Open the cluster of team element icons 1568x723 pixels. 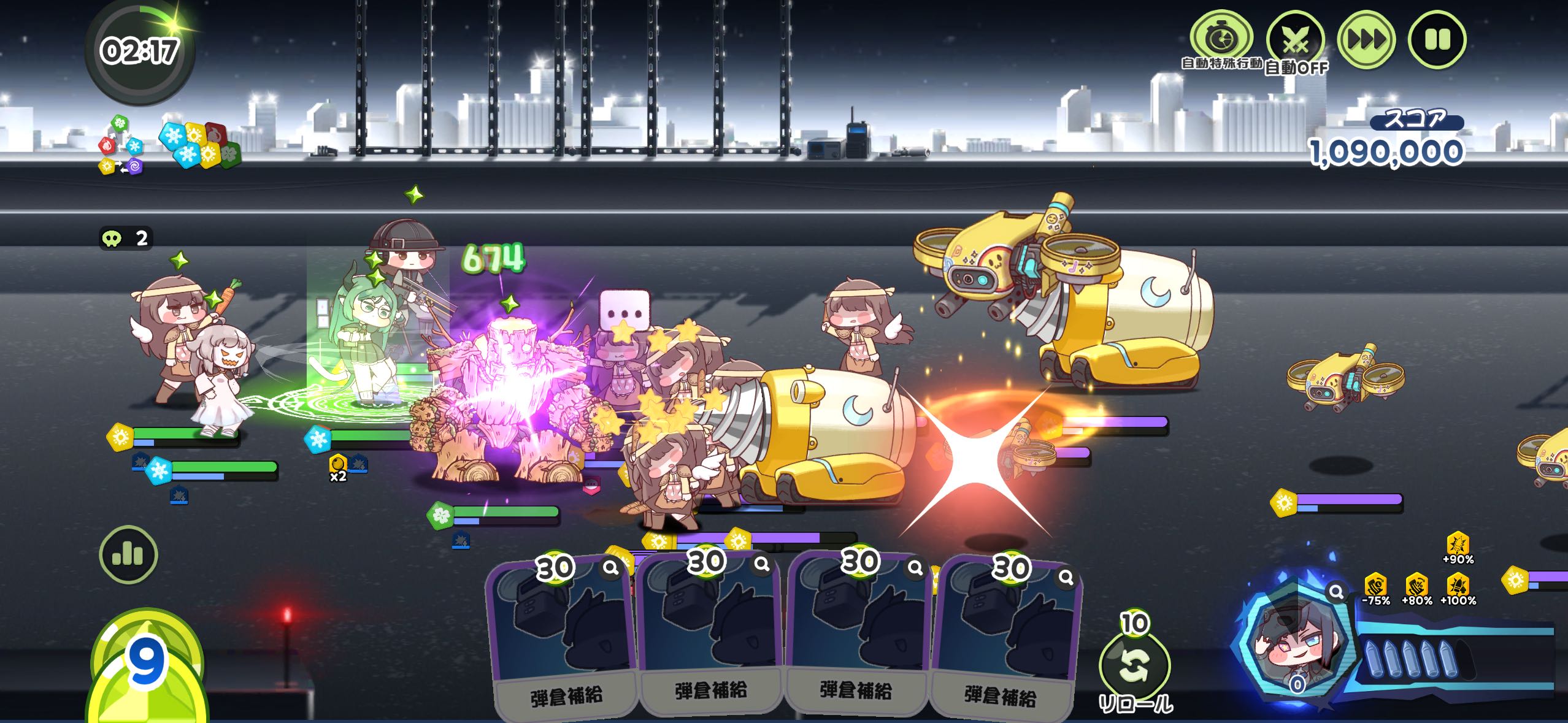click(199, 145)
